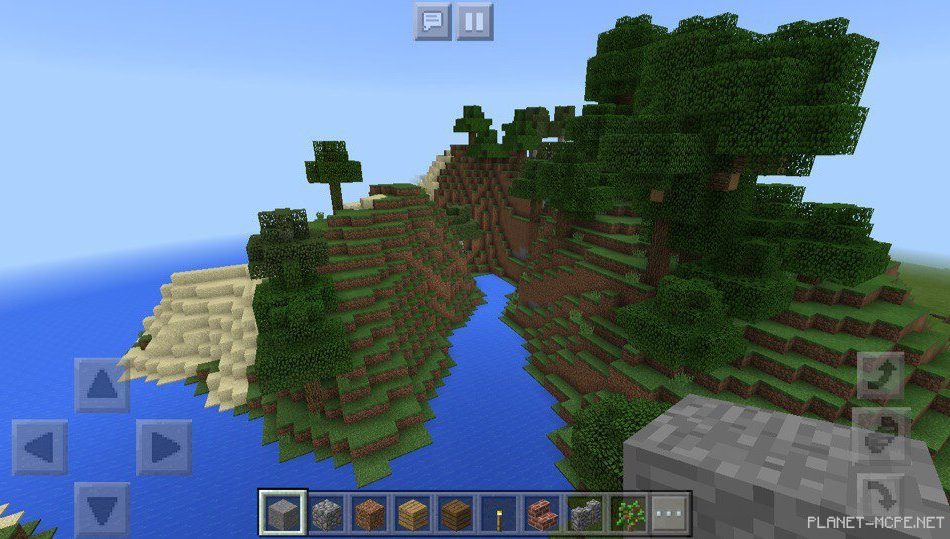Image resolution: width=950 pixels, height=539 pixels.
Task: Pause the game
Action: click(x=475, y=21)
